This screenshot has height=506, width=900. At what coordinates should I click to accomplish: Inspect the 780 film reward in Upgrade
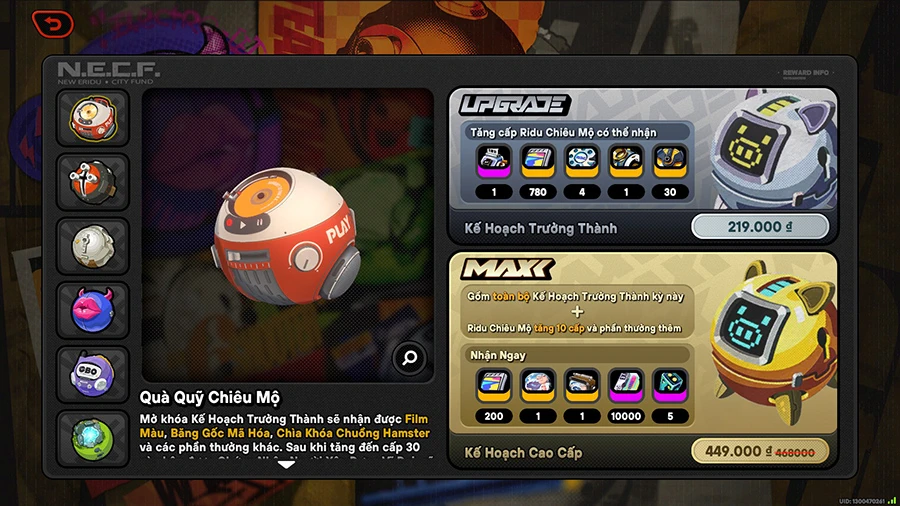click(x=537, y=160)
